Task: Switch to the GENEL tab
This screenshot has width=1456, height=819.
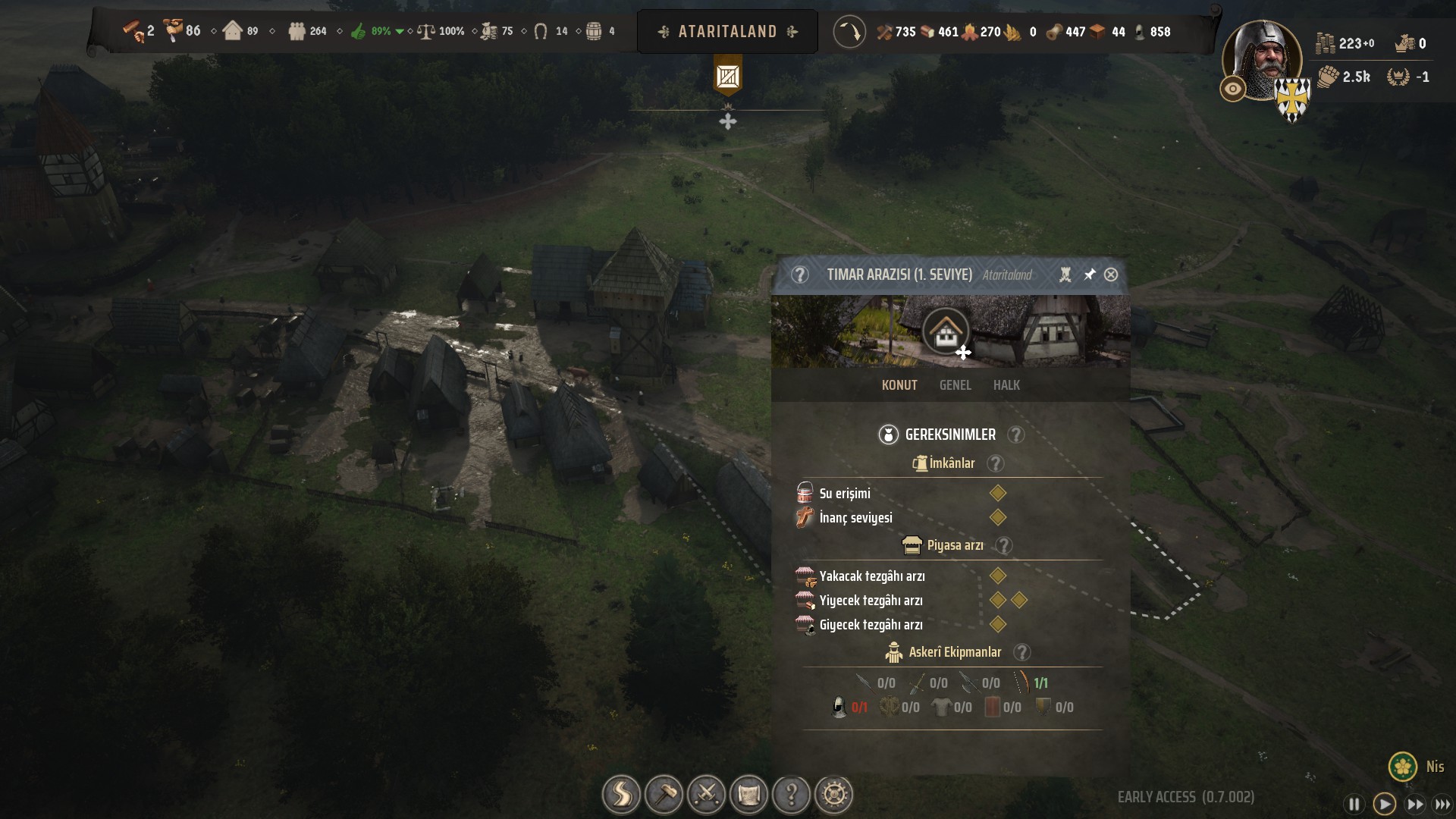Action: 955,385
